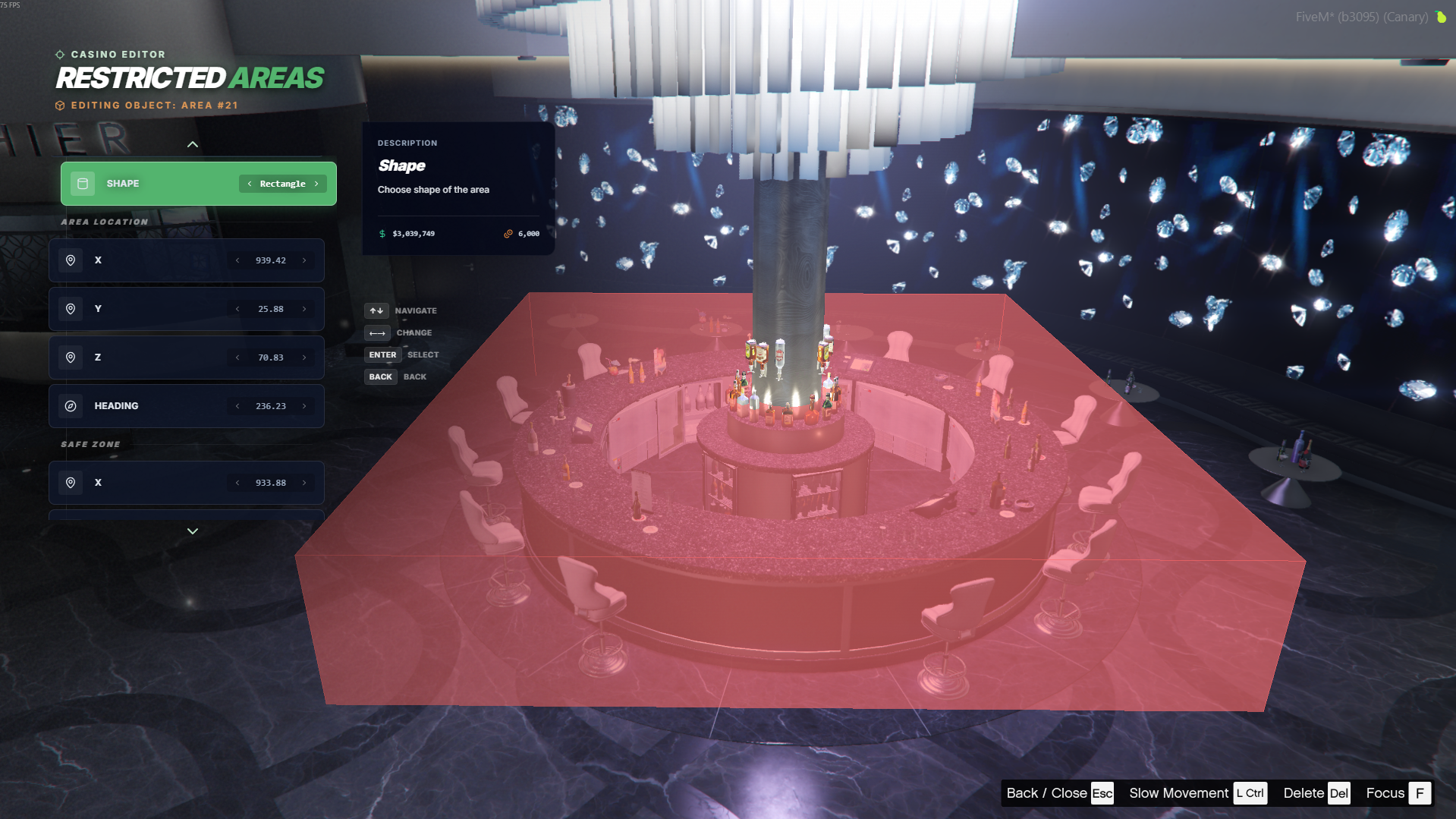Increase the Heading value 236.23
Image resolution: width=1456 pixels, height=819 pixels.
click(x=304, y=406)
